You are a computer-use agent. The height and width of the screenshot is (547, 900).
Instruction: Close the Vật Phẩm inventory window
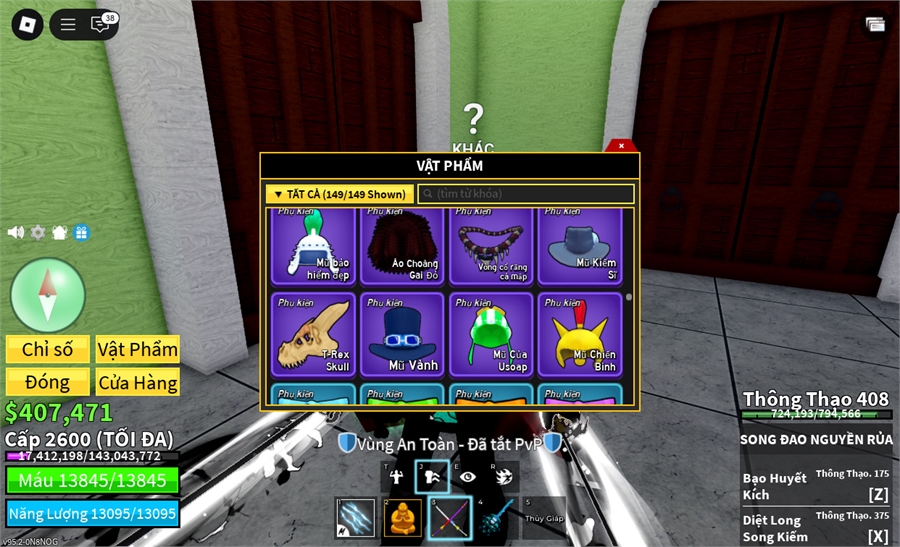pos(621,146)
